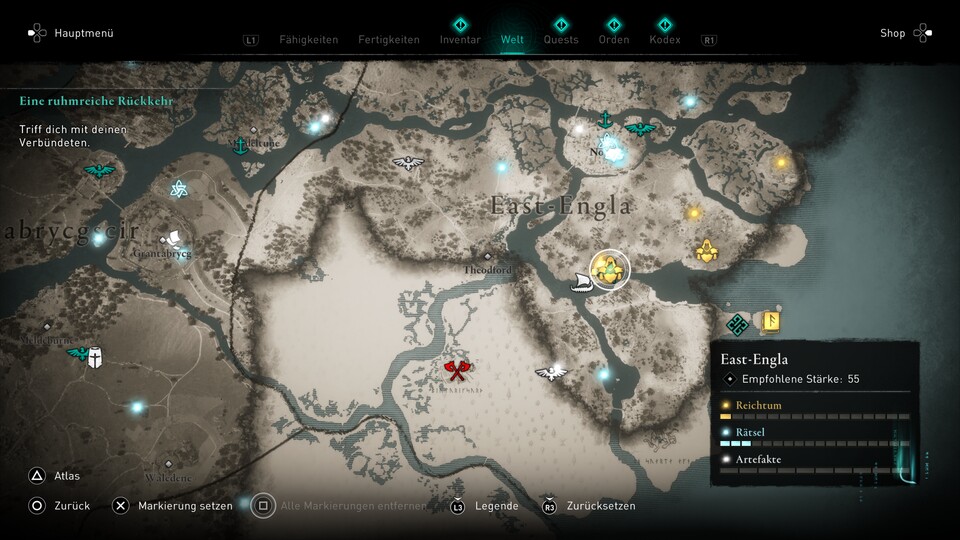Show the Quests tab
960x540 pixels.
tap(561, 40)
